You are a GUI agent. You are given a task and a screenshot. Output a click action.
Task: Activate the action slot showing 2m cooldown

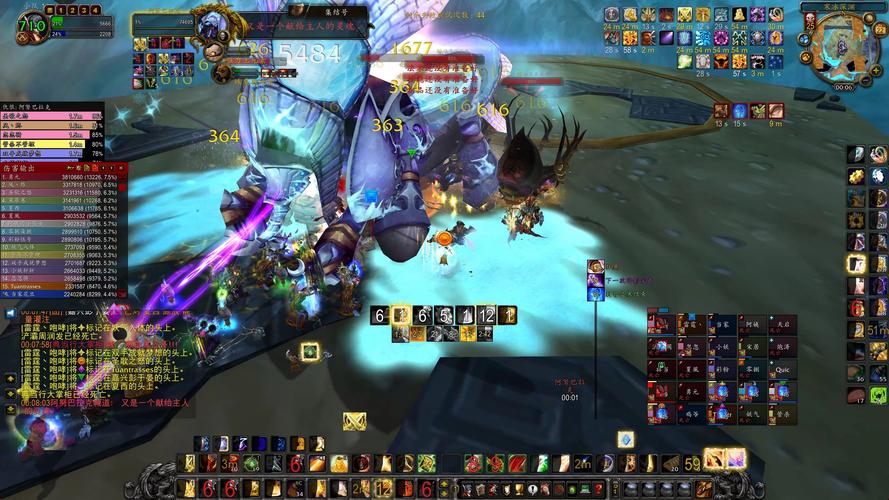(x=581, y=463)
